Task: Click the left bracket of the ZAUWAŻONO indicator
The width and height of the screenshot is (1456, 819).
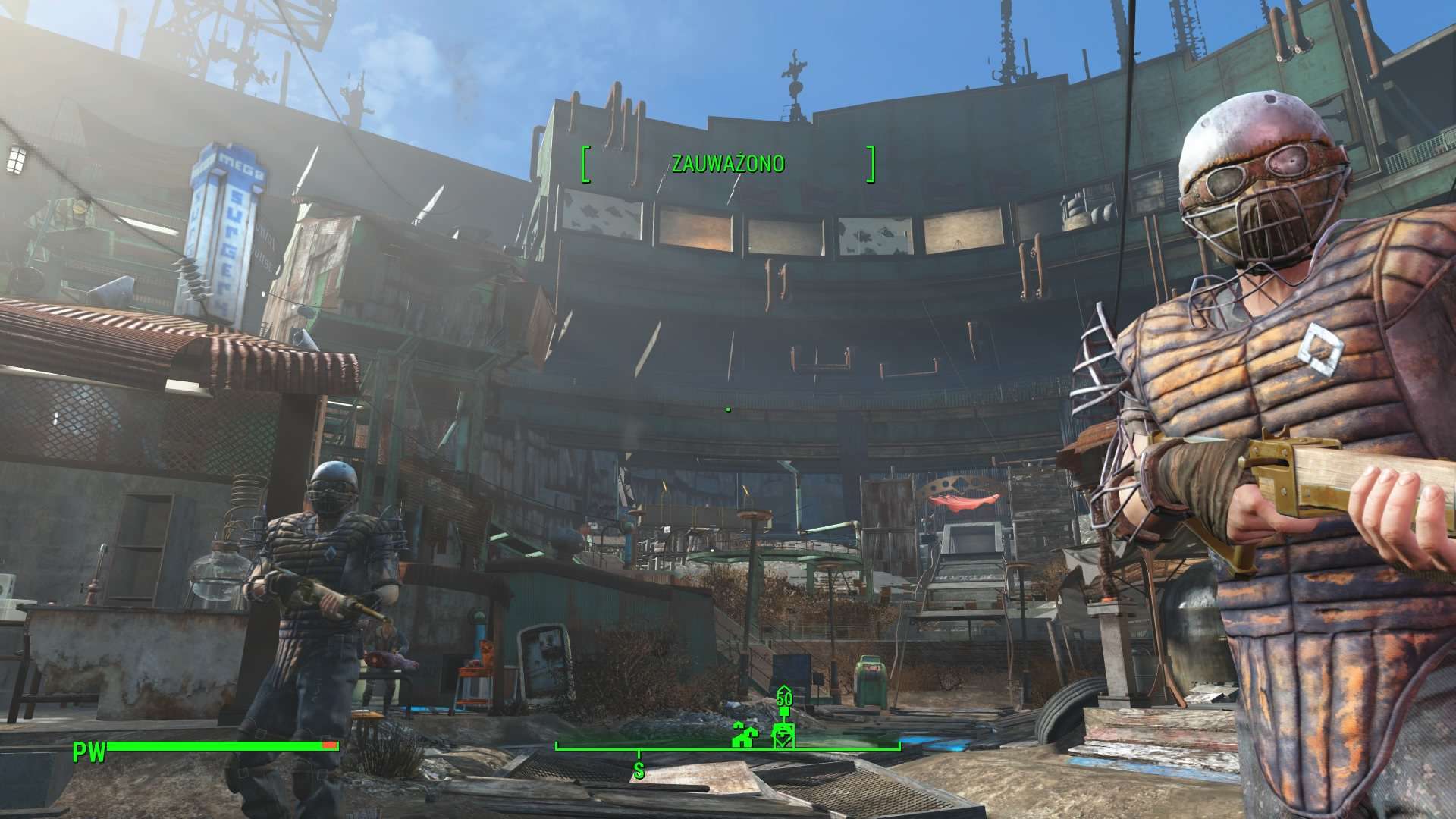Action: click(585, 161)
